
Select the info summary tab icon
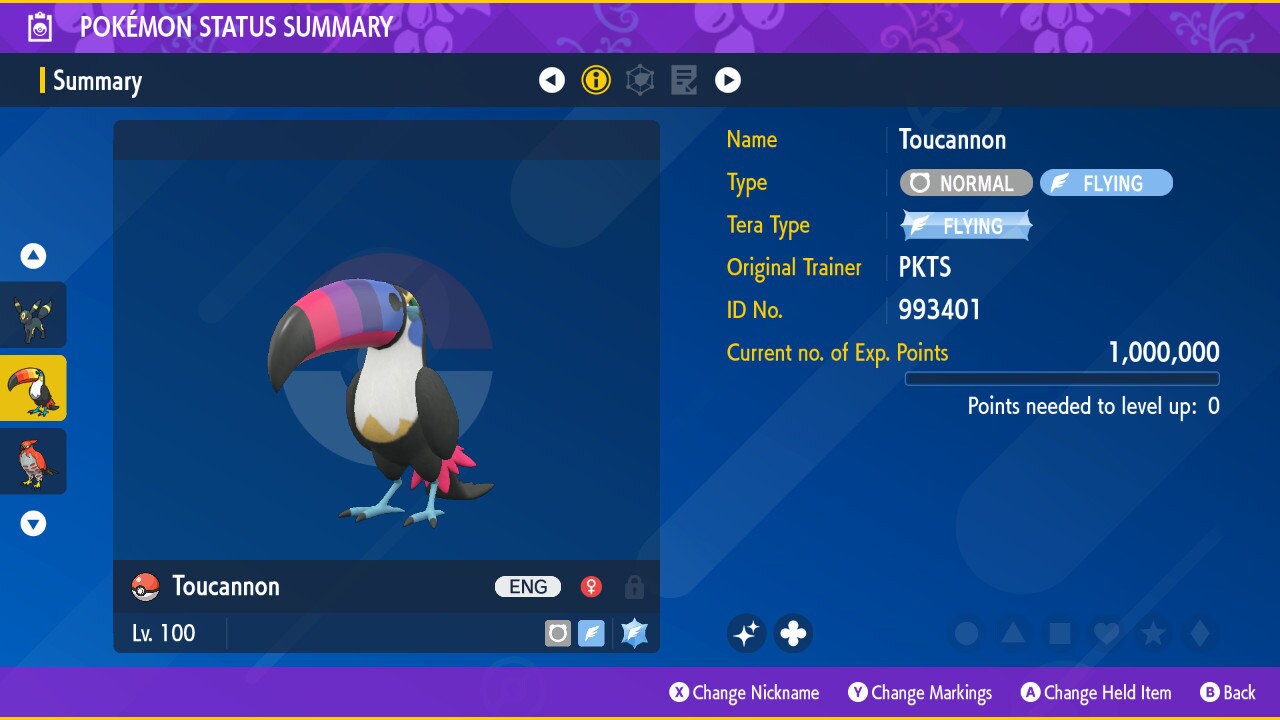[596, 80]
